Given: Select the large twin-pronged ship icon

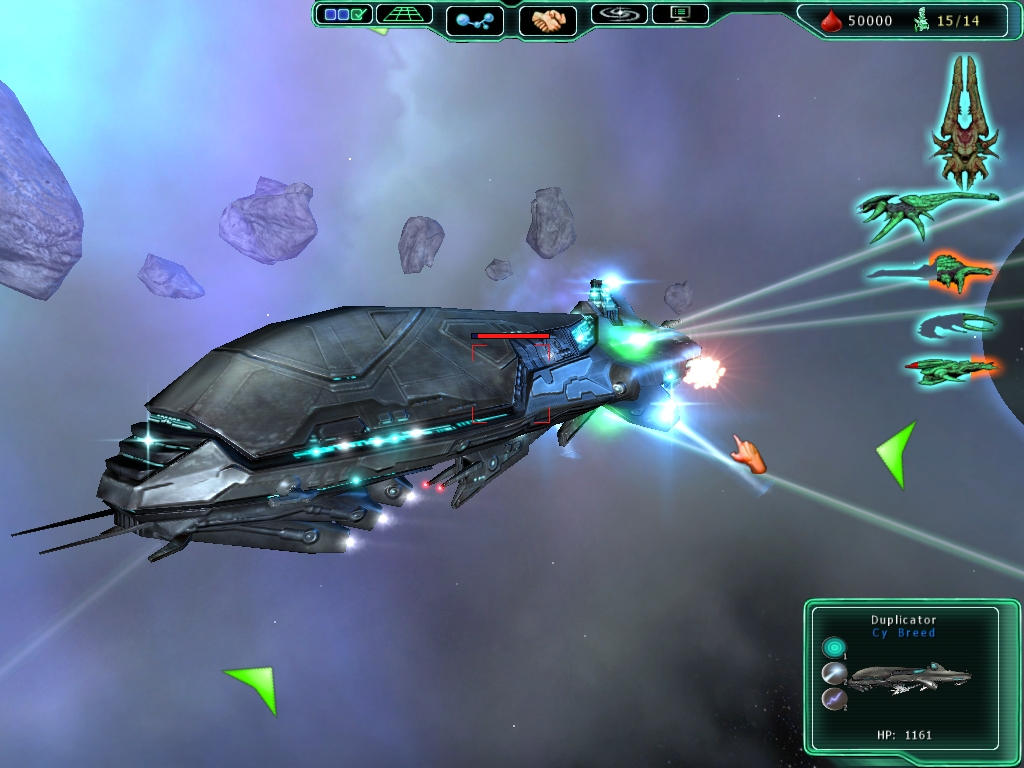Looking at the screenshot, I should click(964, 120).
